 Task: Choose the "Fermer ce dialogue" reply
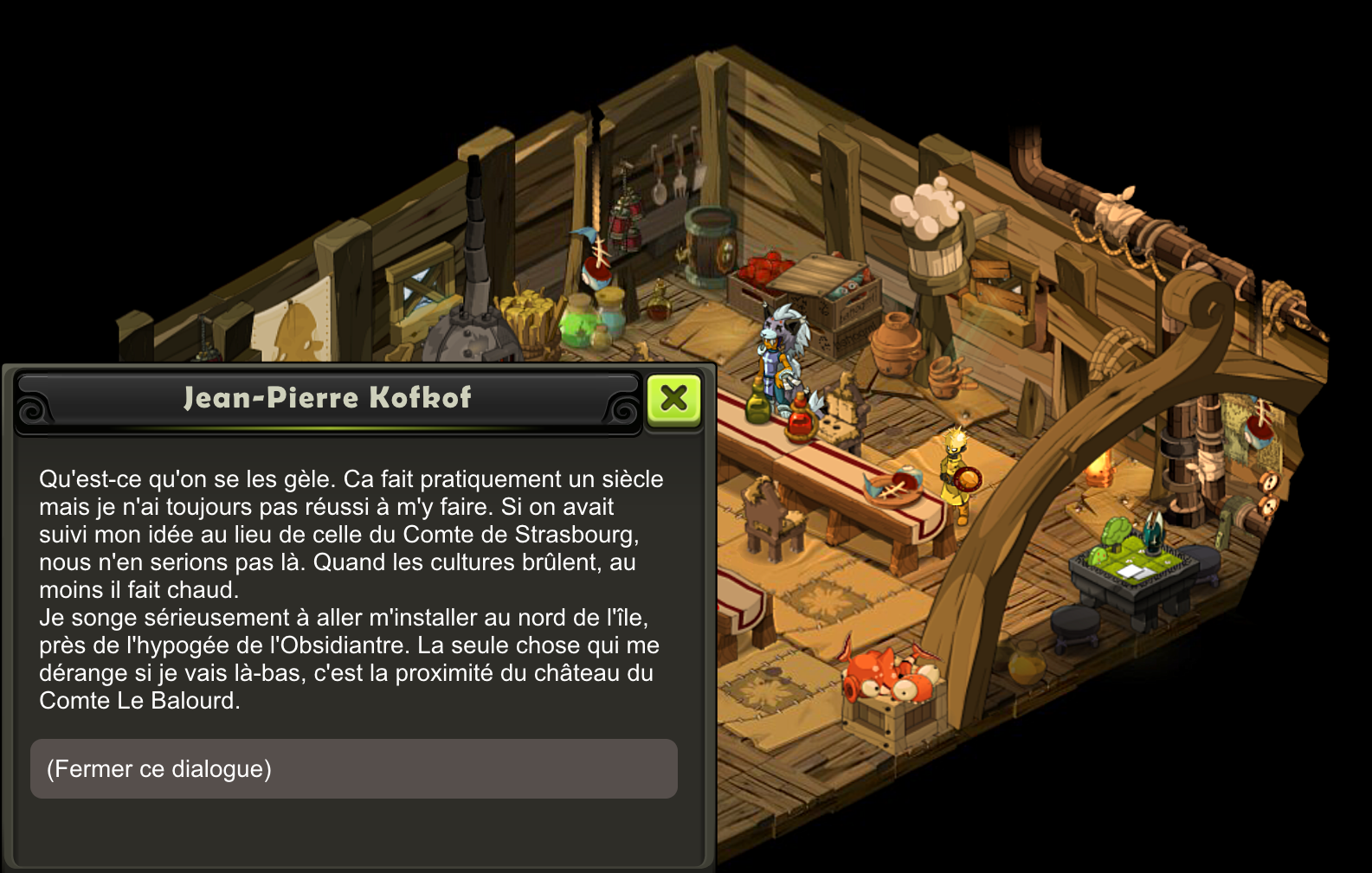[x=353, y=768]
